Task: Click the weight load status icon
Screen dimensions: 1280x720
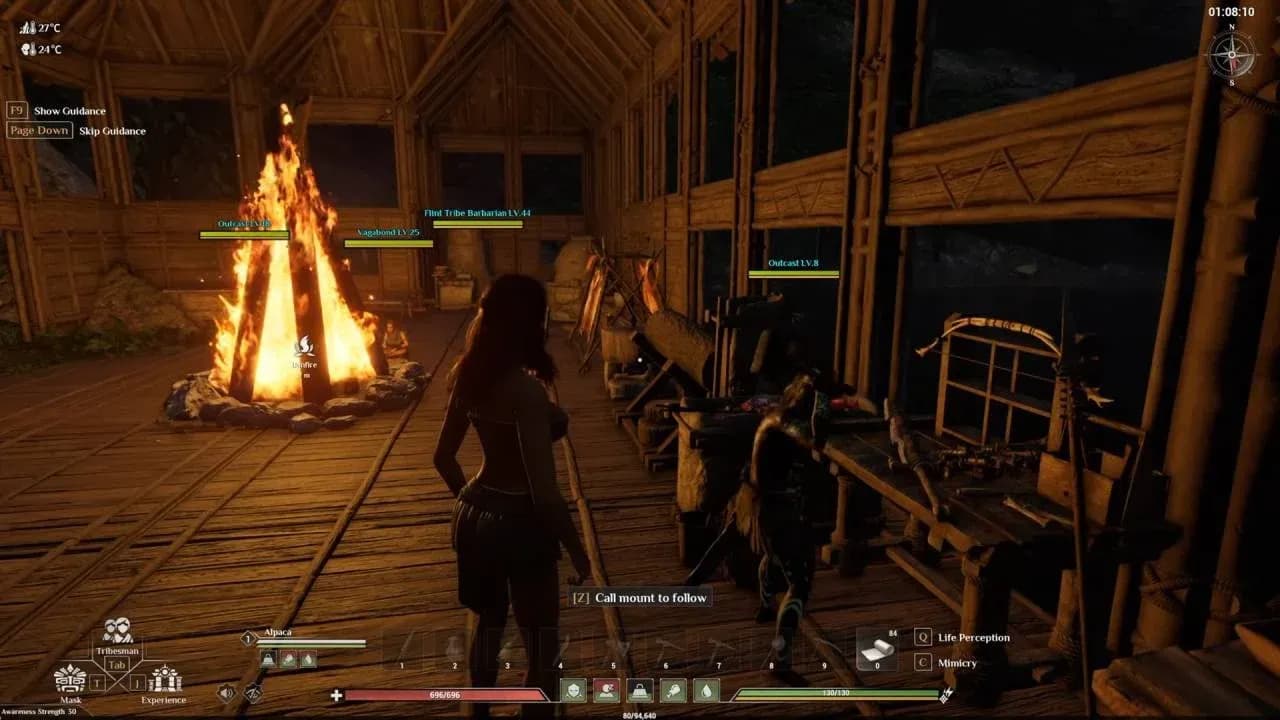Action: click(x=640, y=691)
